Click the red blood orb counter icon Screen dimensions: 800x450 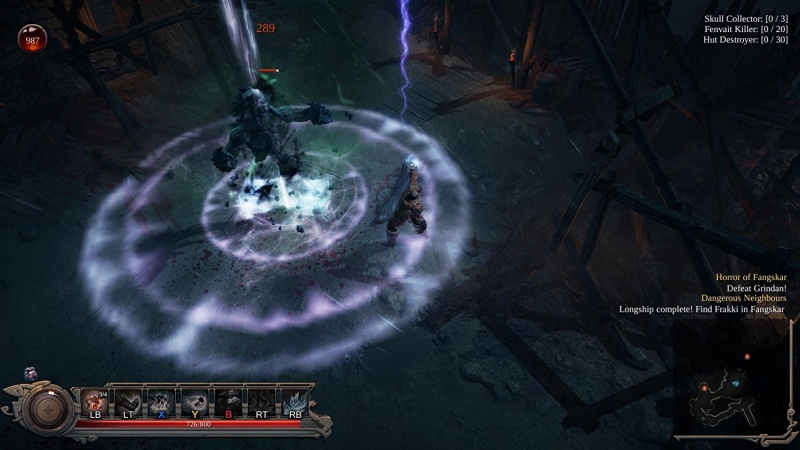click(32, 38)
